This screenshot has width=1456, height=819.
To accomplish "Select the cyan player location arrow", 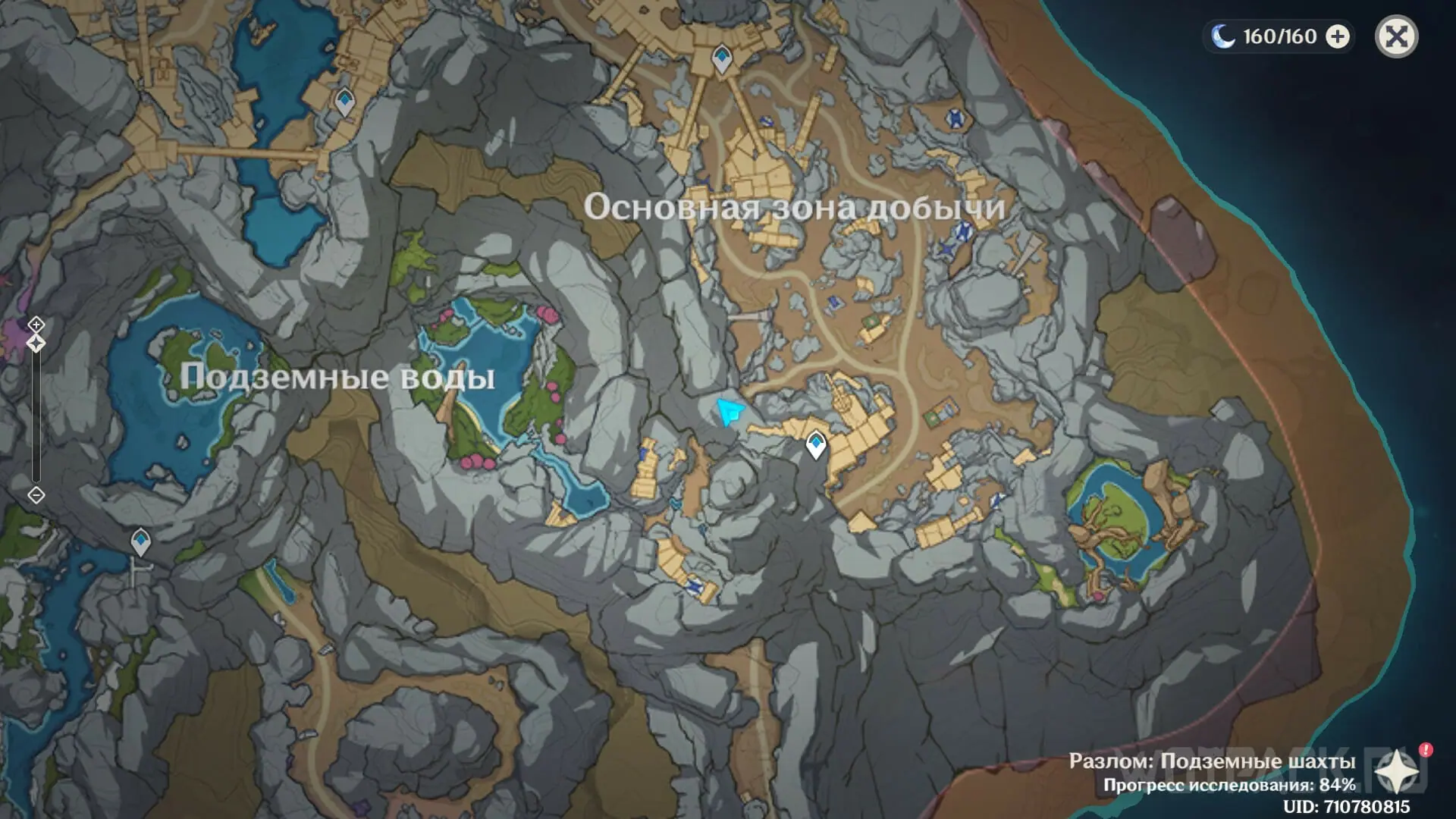I will 730,412.
